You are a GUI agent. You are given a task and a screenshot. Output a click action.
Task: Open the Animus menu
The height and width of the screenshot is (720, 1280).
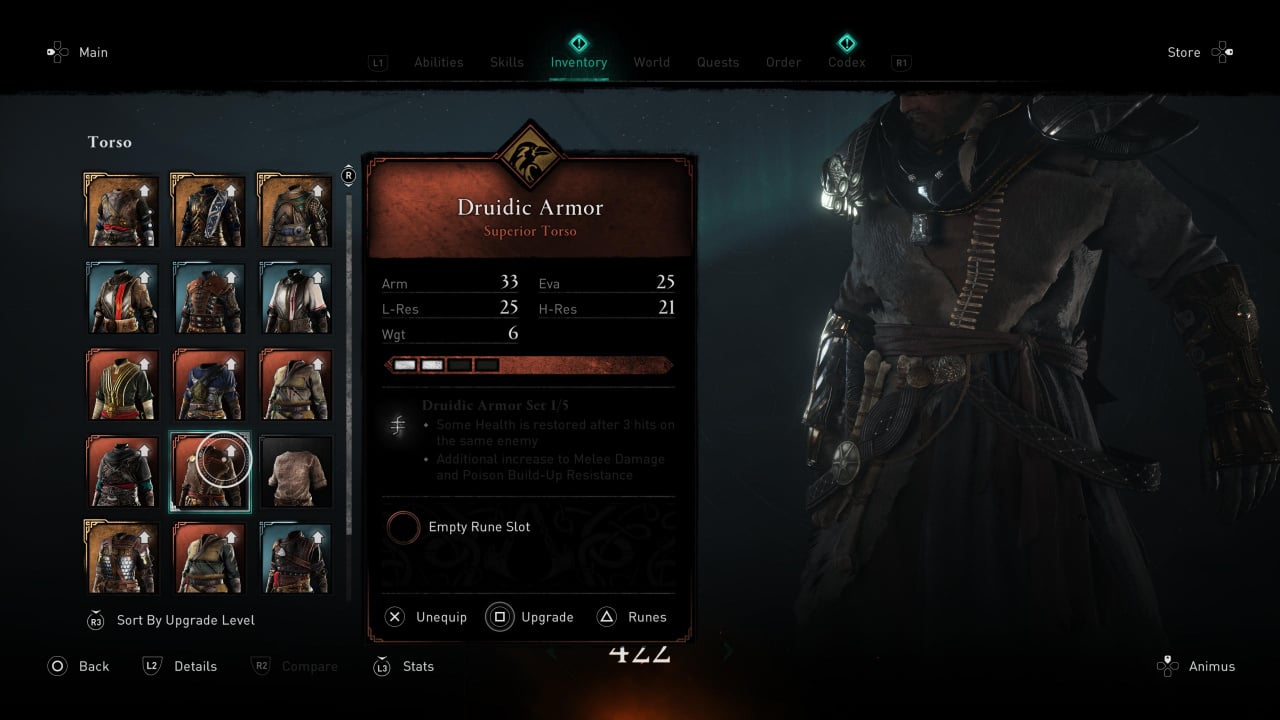click(x=1211, y=666)
